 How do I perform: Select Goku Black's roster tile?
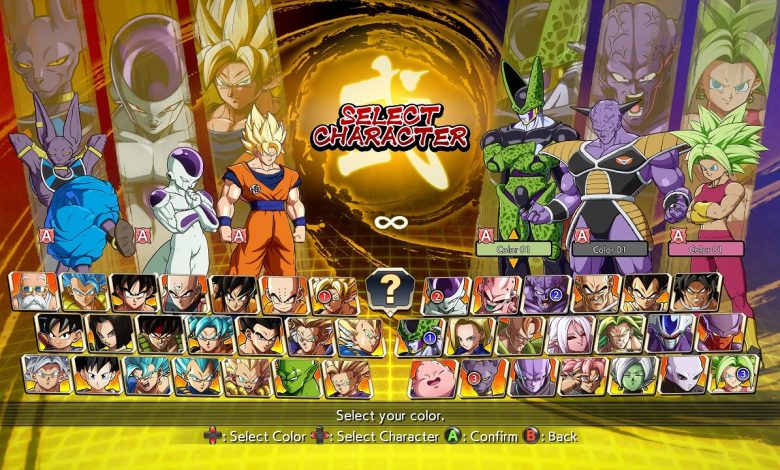point(583,377)
